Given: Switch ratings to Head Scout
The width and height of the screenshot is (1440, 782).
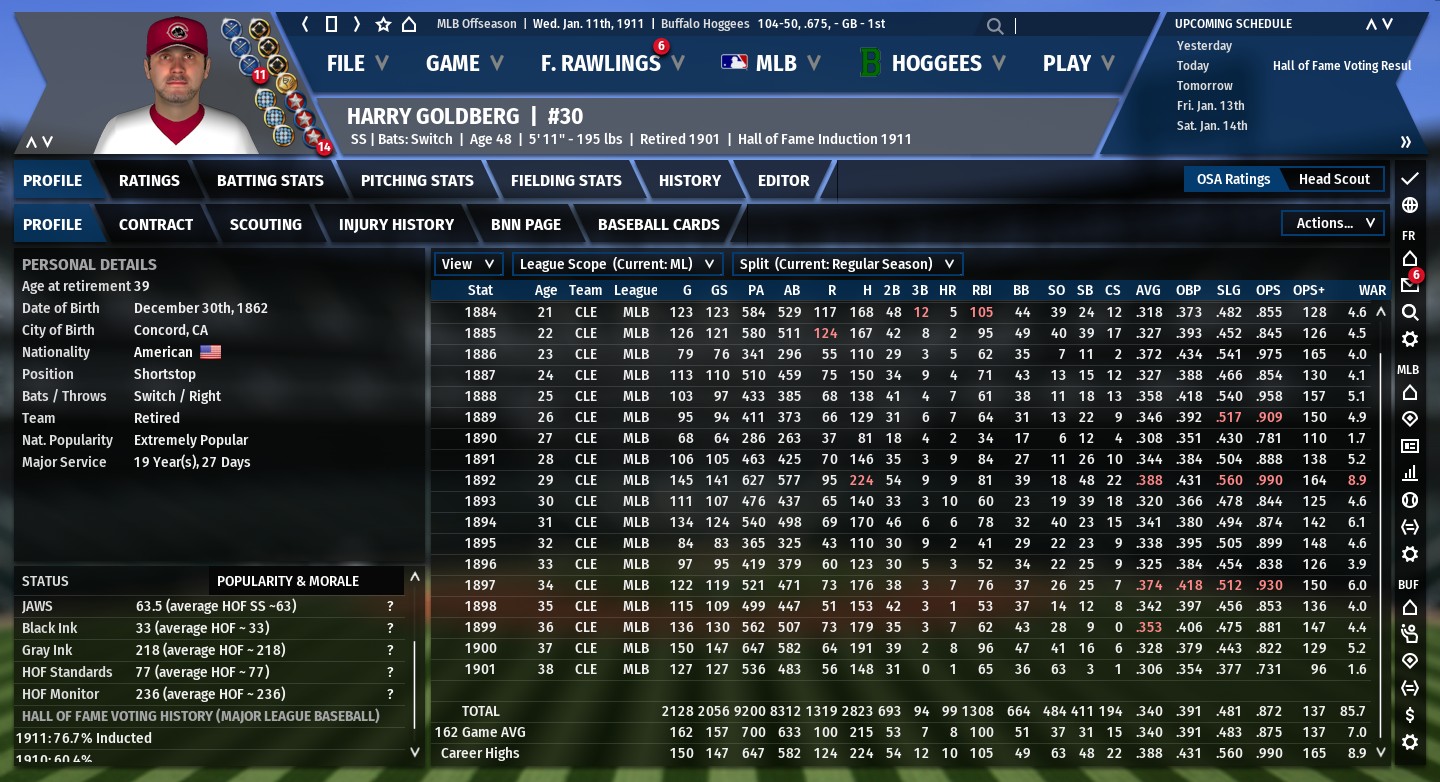Looking at the screenshot, I should [1334, 179].
